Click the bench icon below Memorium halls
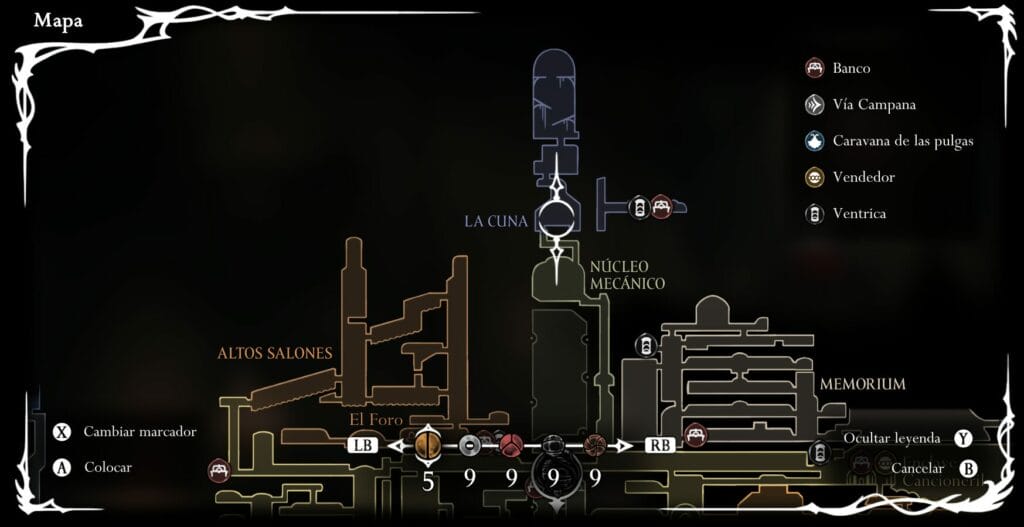 tap(695, 436)
